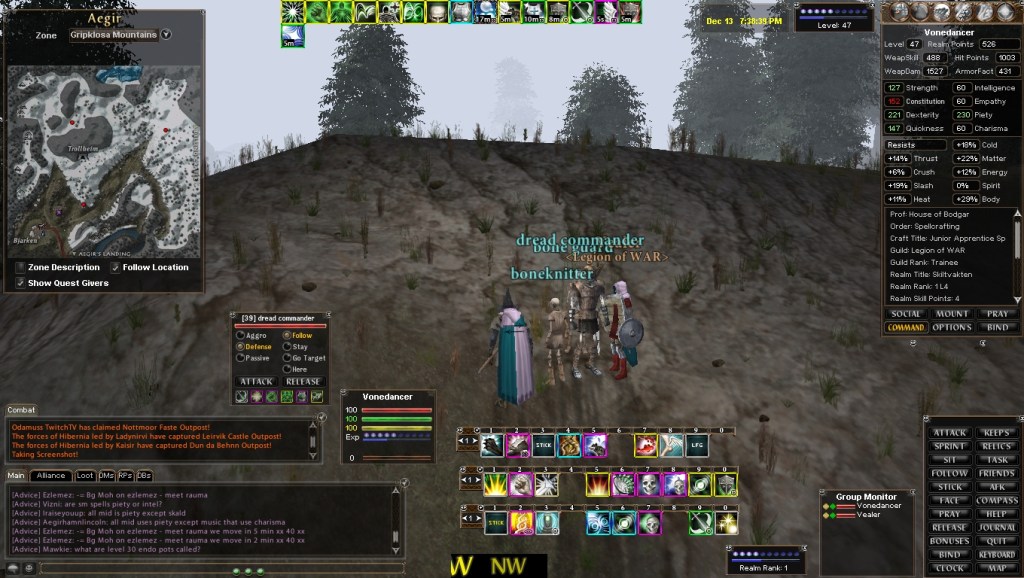Open the Journal from the command menu
This screenshot has height=578, width=1024.
pos(996,527)
